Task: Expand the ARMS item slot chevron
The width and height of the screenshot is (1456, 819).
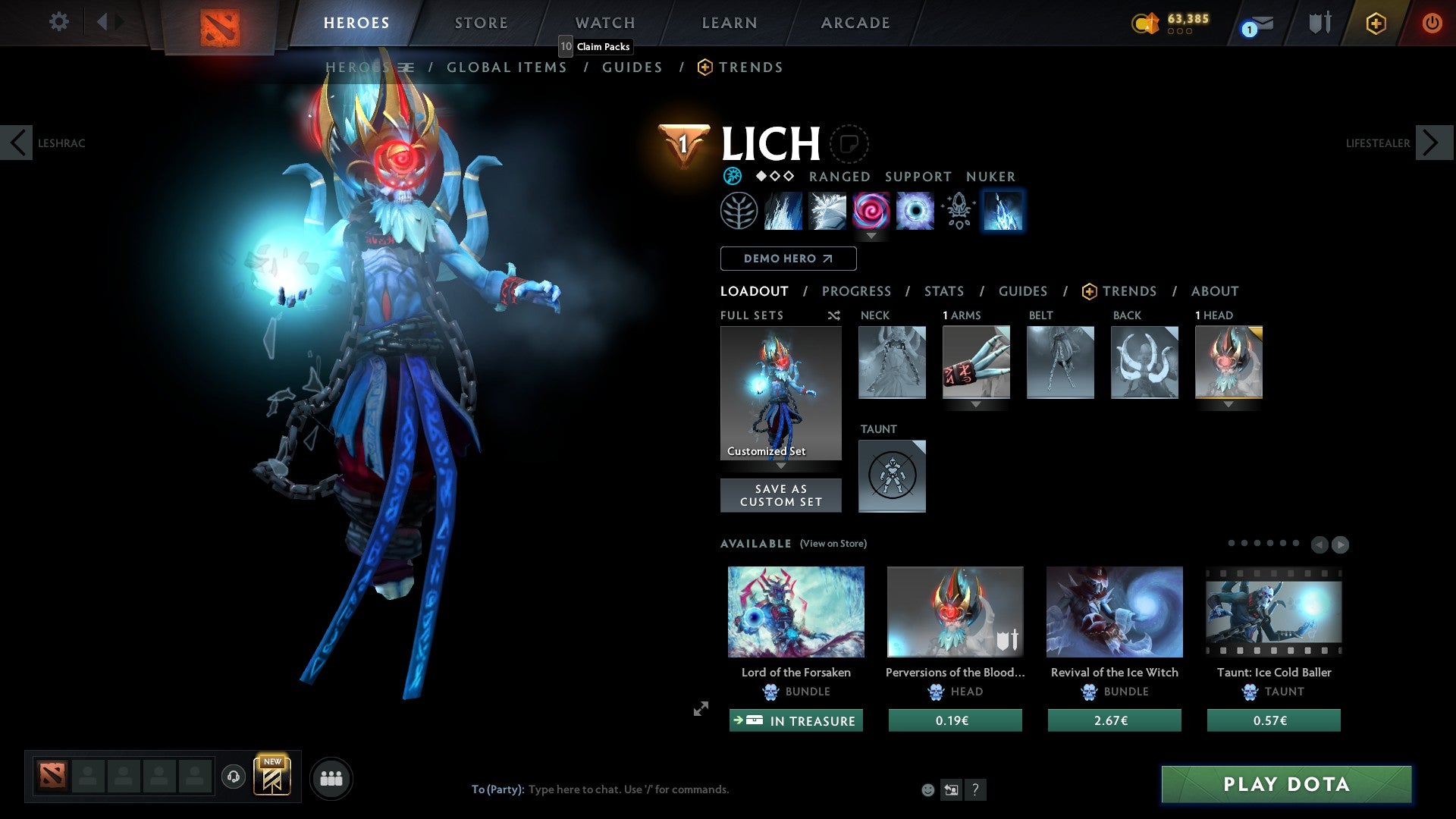Action: coord(976,405)
